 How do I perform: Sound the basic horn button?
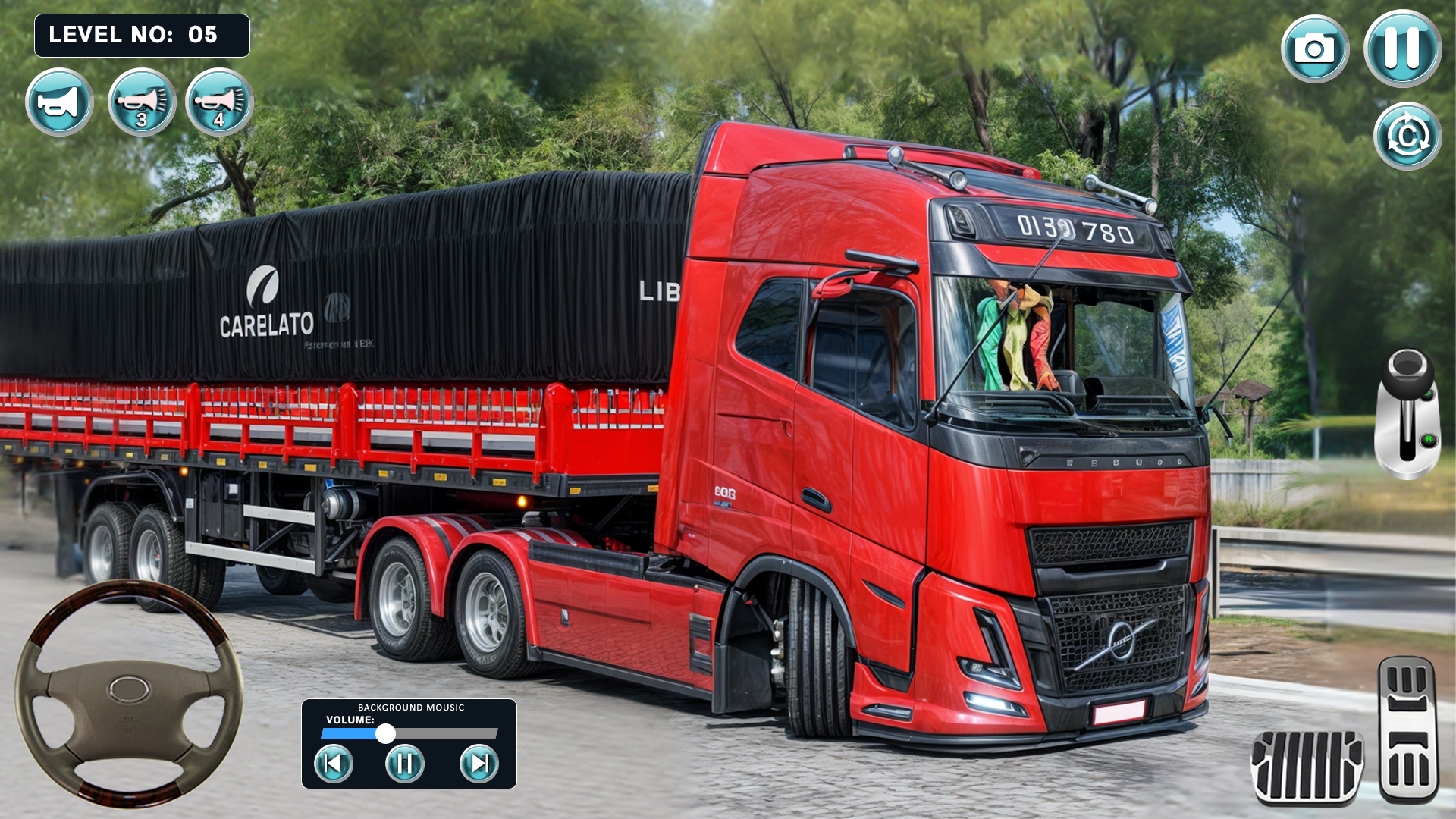(59, 104)
